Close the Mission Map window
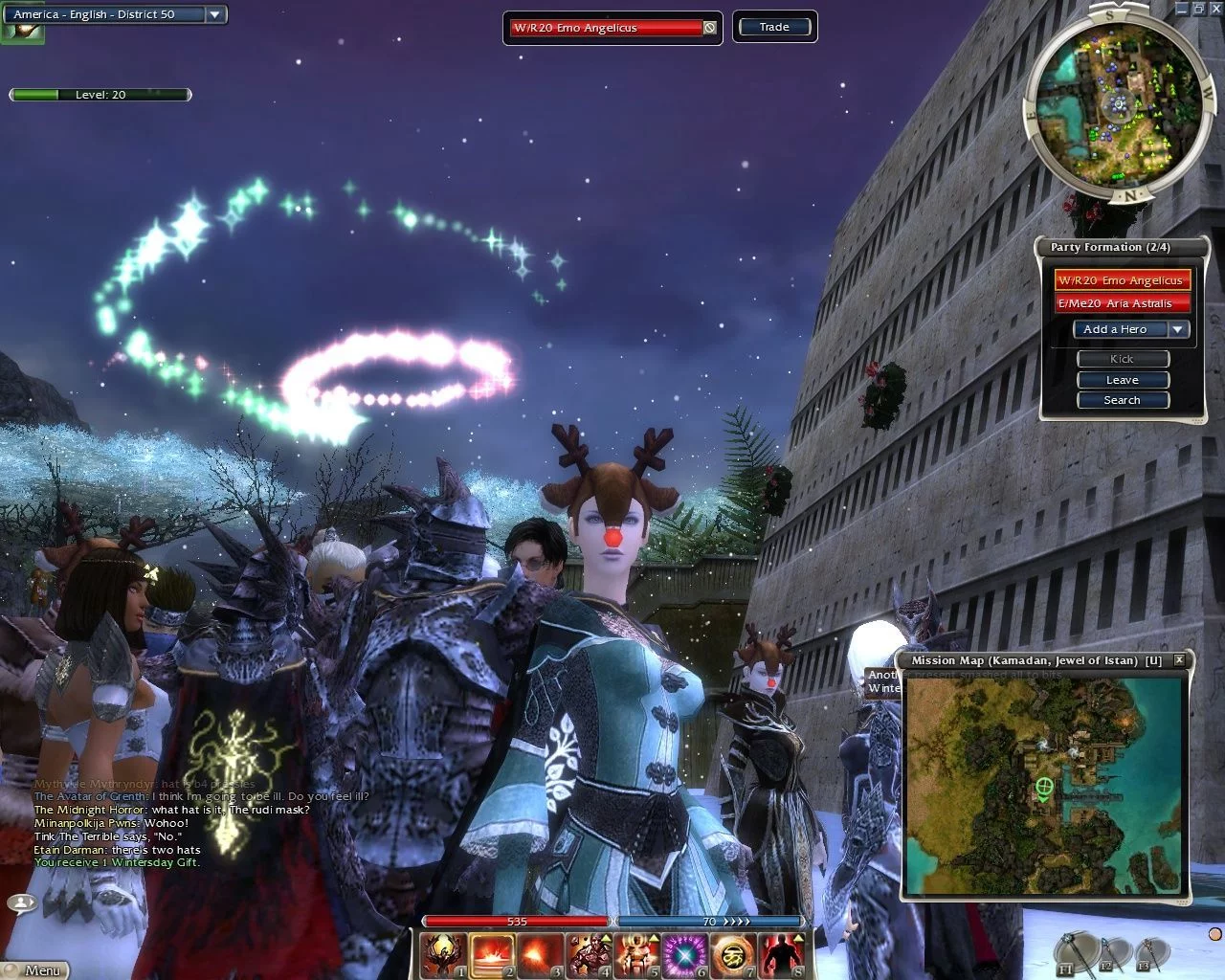The height and width of the screenshot is (980, 1225). tap(1179, 659)
